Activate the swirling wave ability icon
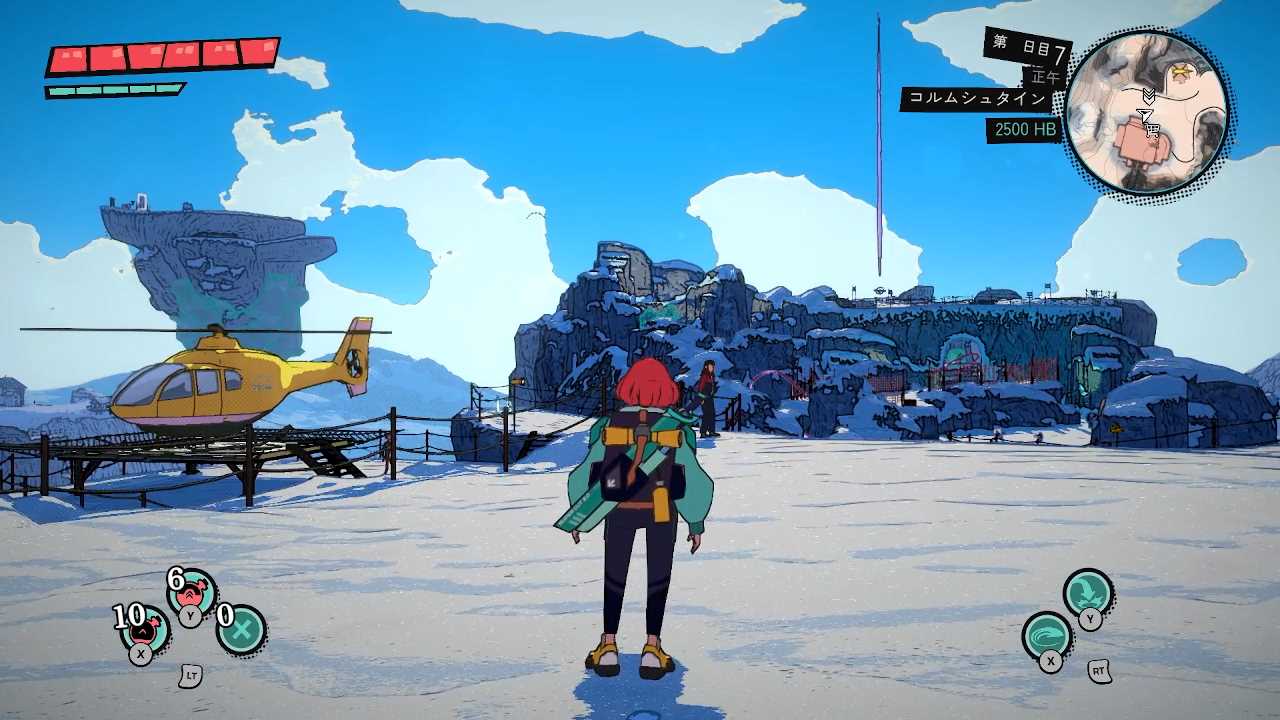 [1047, 636]
